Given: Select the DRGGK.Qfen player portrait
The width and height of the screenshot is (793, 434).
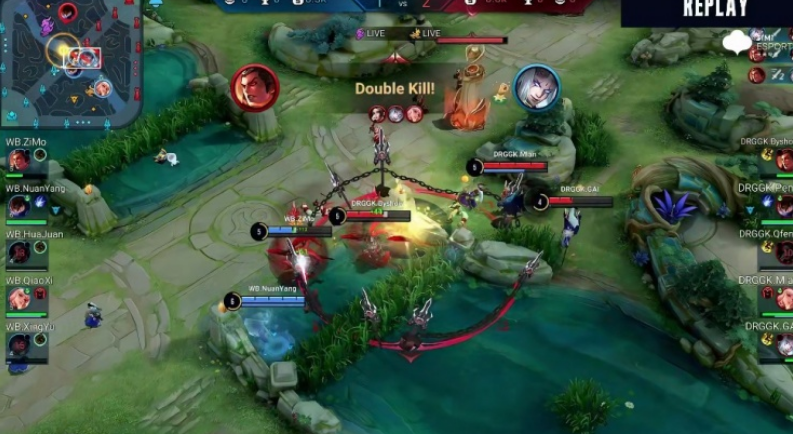Looking at the screenshot, I should (x=784, y=253).
